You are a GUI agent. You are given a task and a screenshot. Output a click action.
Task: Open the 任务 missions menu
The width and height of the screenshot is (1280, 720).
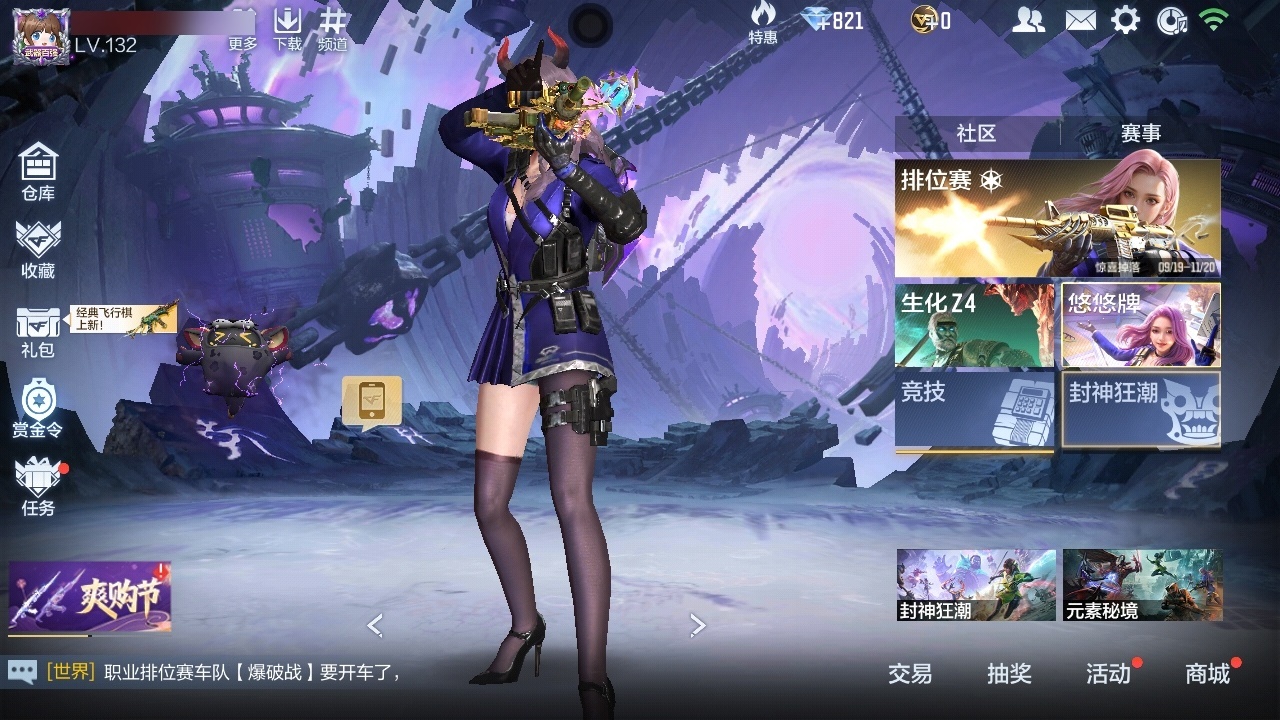click(38, 487)
